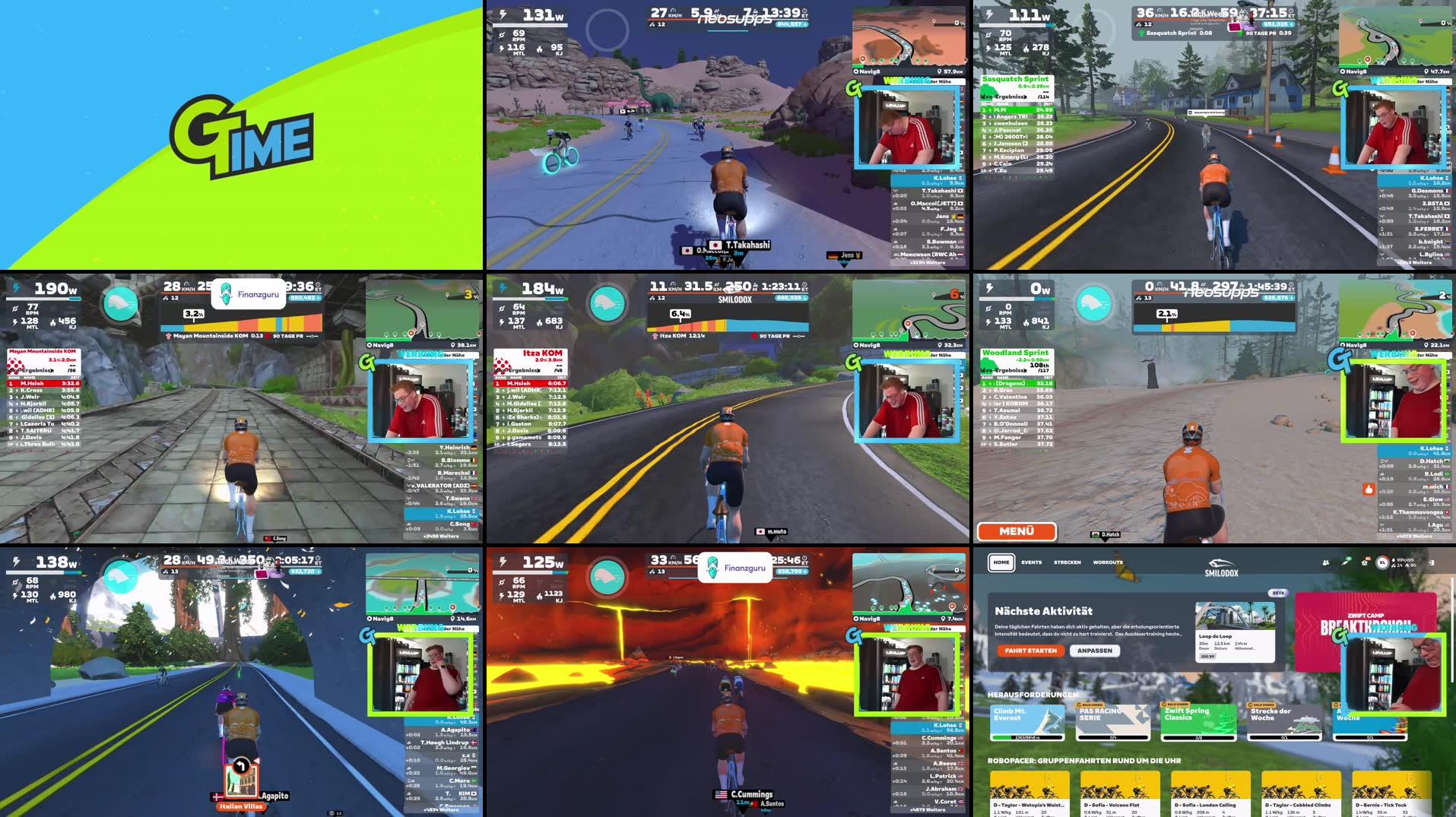Open the friends icon on the Zwift home screen
This screenshot has width=1456, height=817.
[x=1326, y=563]
